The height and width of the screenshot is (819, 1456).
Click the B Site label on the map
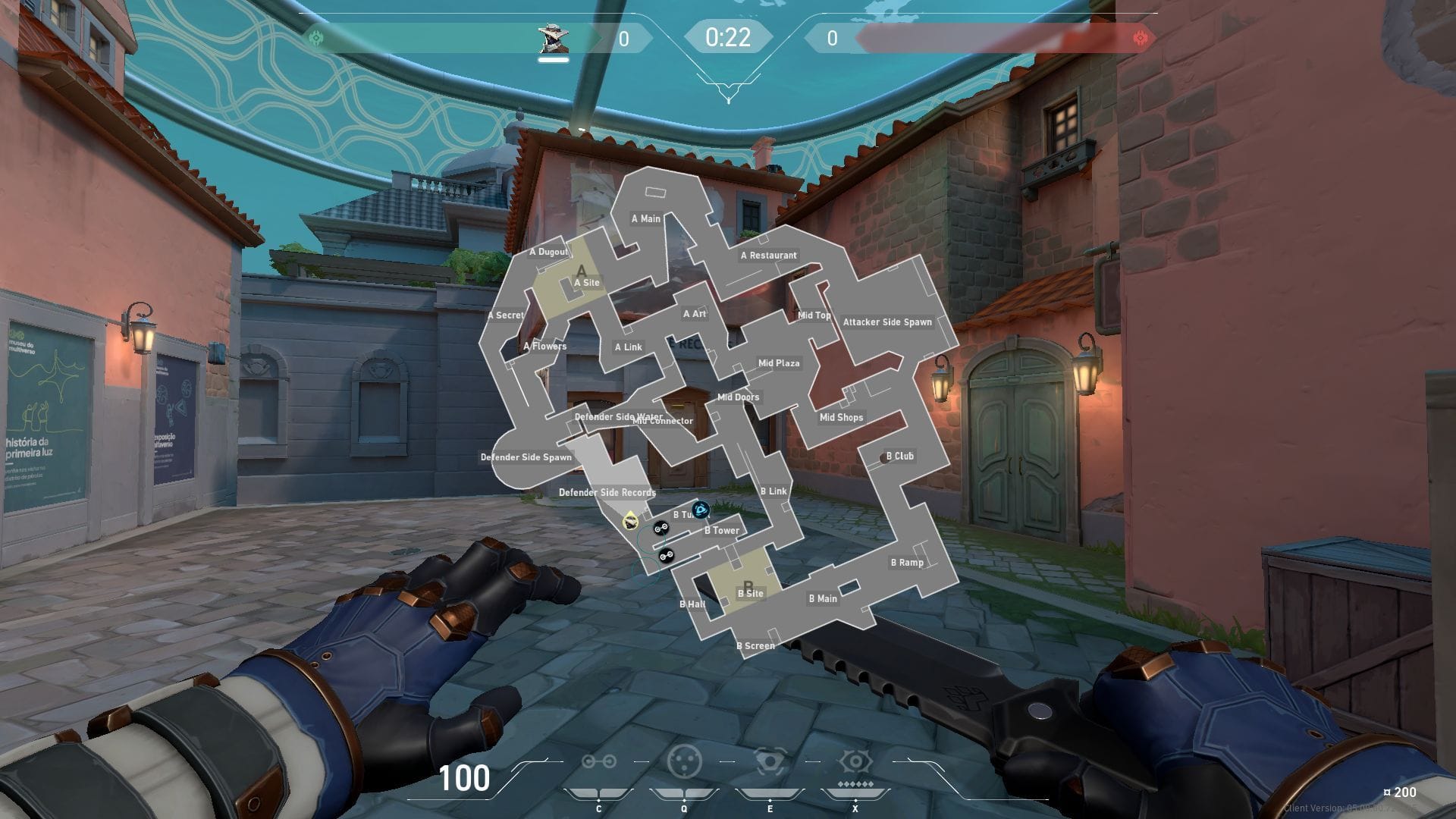click(749, 593)
